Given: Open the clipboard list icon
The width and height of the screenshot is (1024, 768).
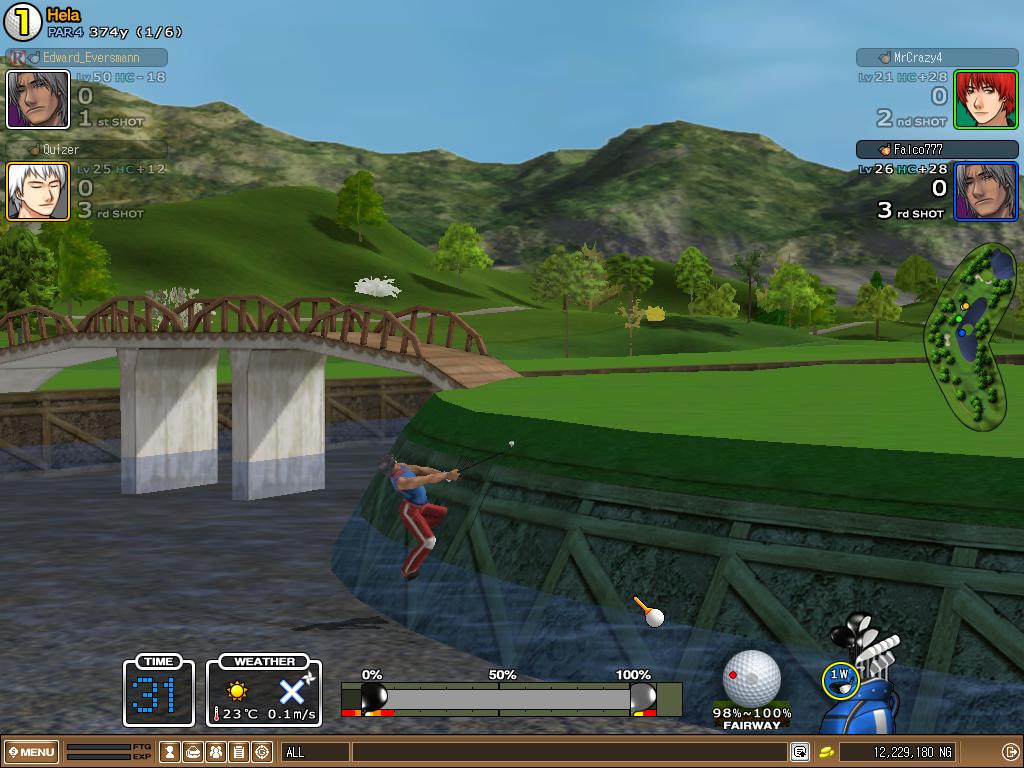Looking at the screenshot, I should pyautogui.click(x=239, y=752).
